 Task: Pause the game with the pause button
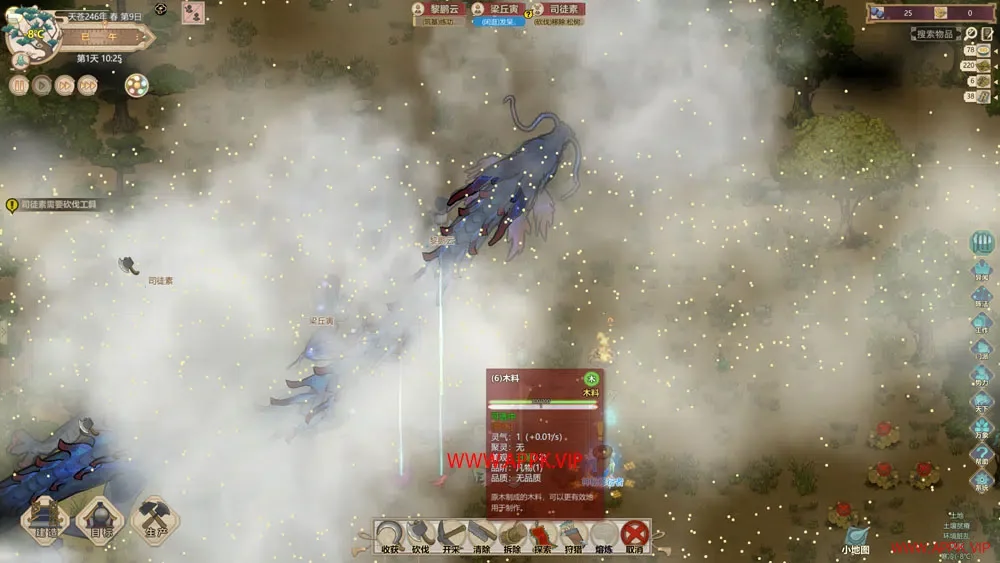(x=19, y=85)
